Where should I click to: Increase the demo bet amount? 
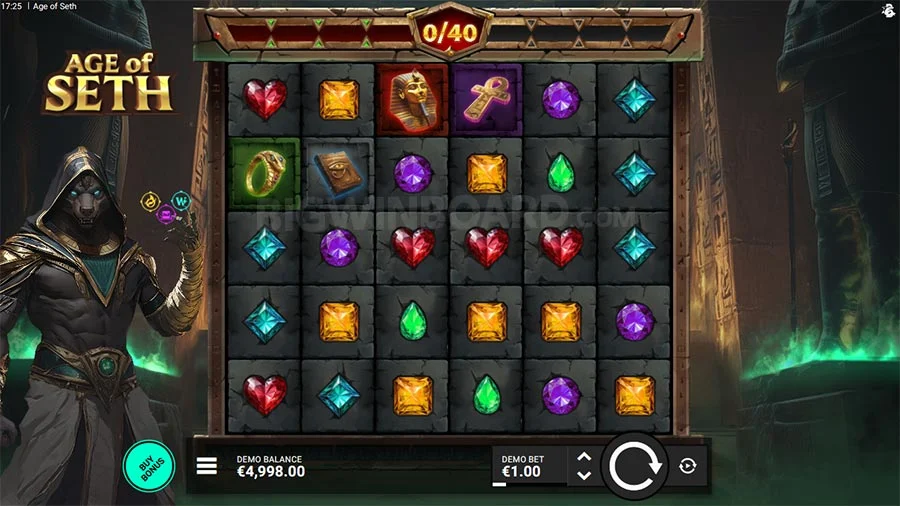tap(585, 457)
